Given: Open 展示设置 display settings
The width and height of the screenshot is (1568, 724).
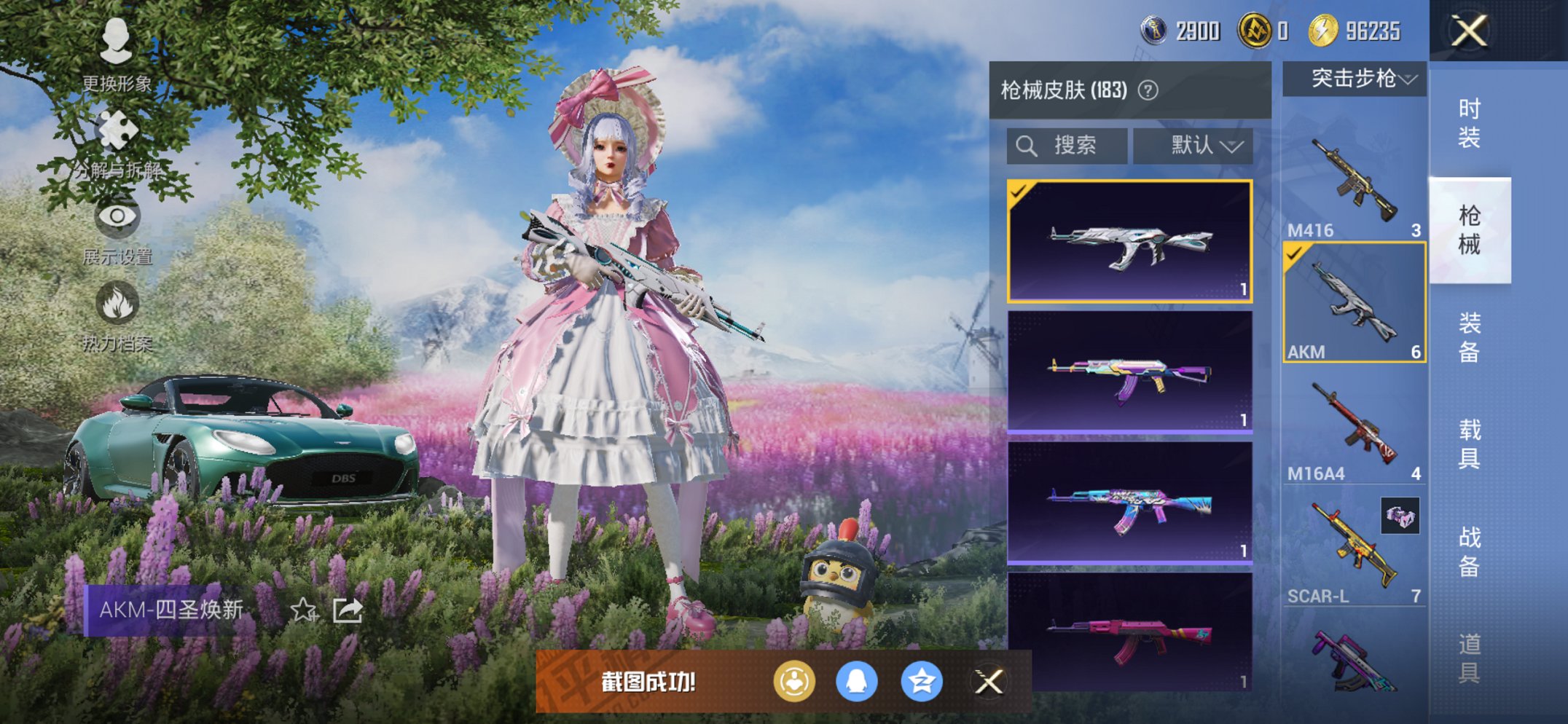Looking at the screenshot, I should pos(117,219).
